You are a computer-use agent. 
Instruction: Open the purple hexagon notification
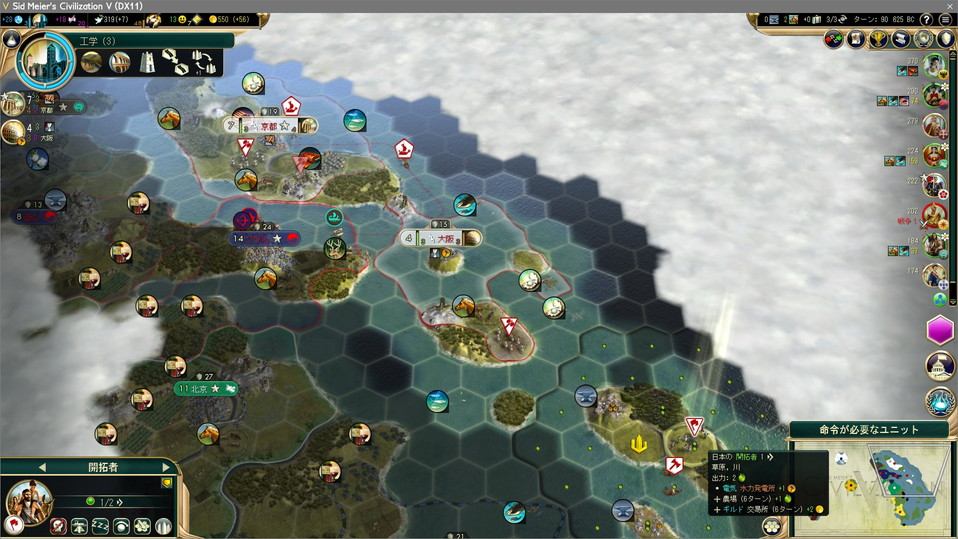tap(940, 330)
